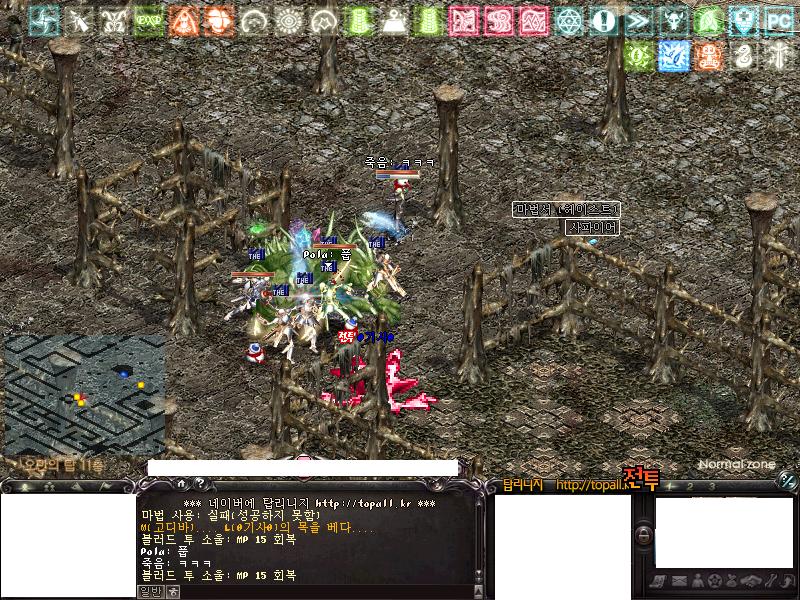Viewport: 800px width, 600px height.
Task: Select the general chat tab
Action: (x=149, y=590)
